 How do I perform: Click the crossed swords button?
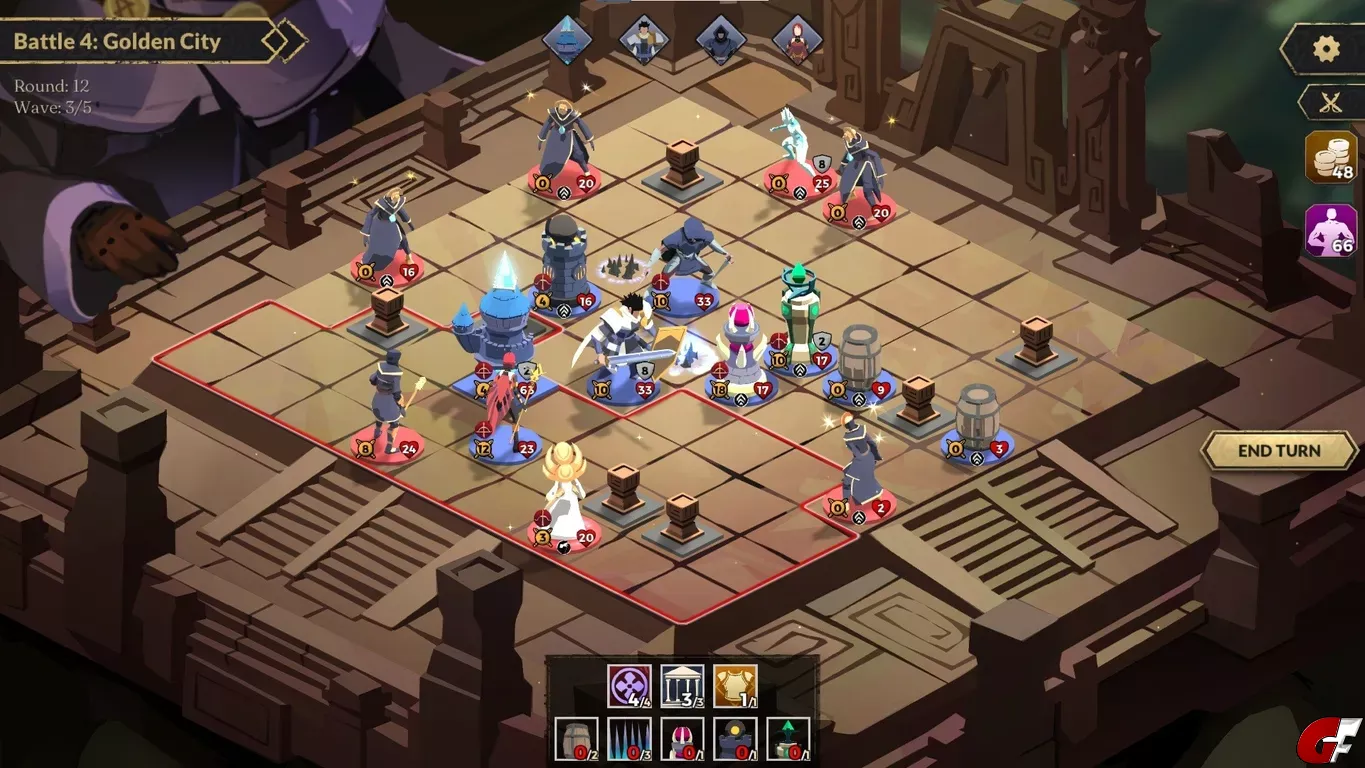[x=1329, y=102]
